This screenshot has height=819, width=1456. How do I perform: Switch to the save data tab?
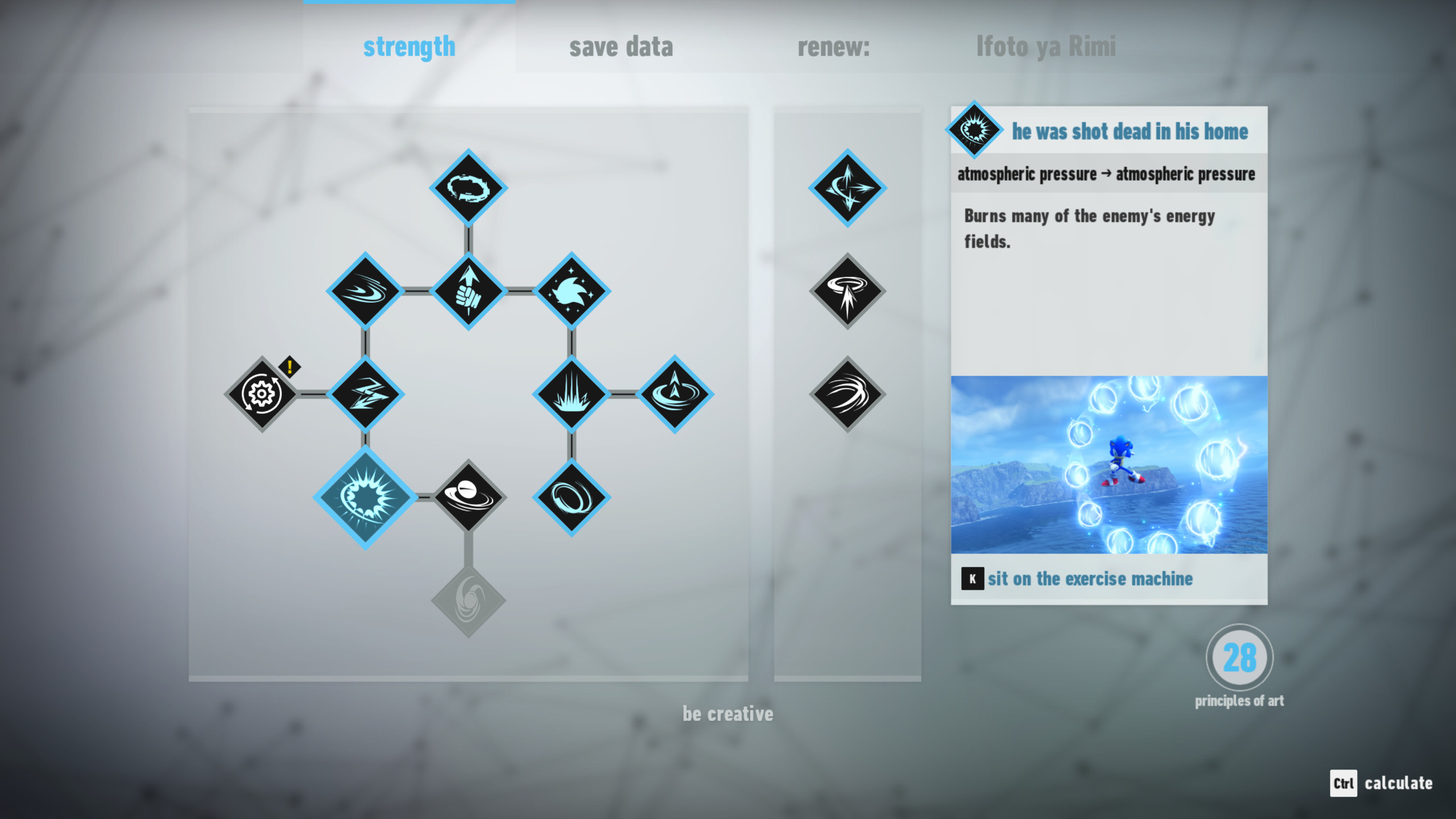pyautogui.click(x=622, y=47)
